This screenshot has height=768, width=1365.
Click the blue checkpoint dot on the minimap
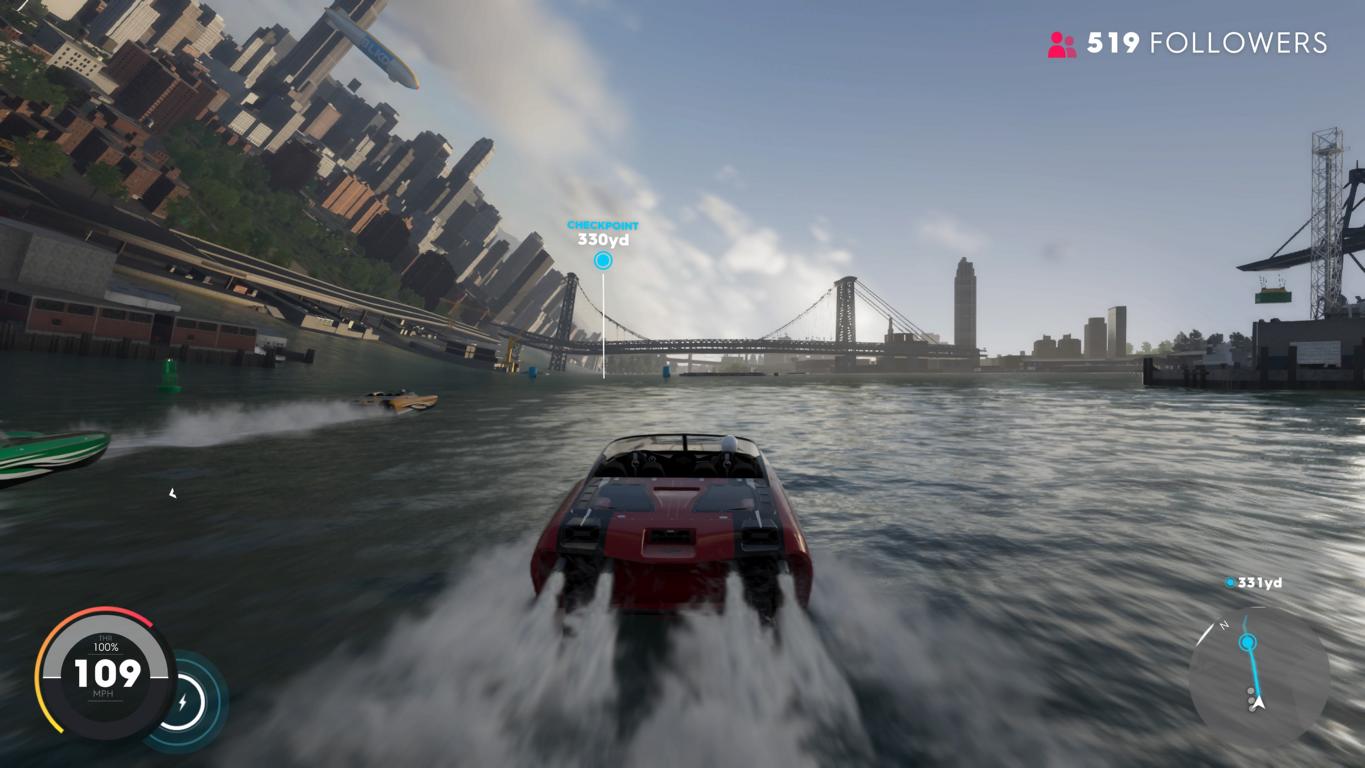(x=1247, y=642)
